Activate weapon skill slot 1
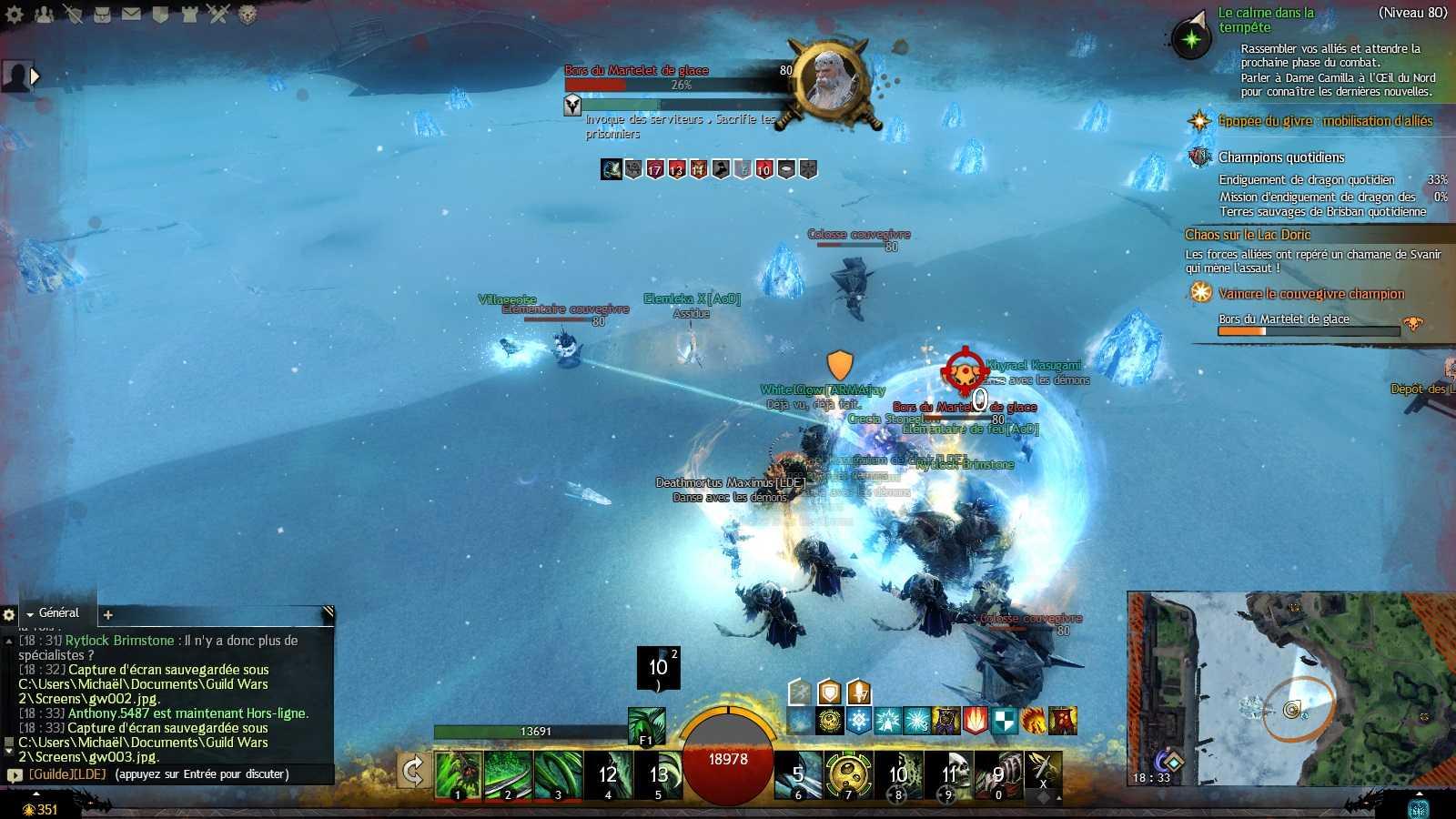This screenshot has height=819, width=1456. click(457, 774)
